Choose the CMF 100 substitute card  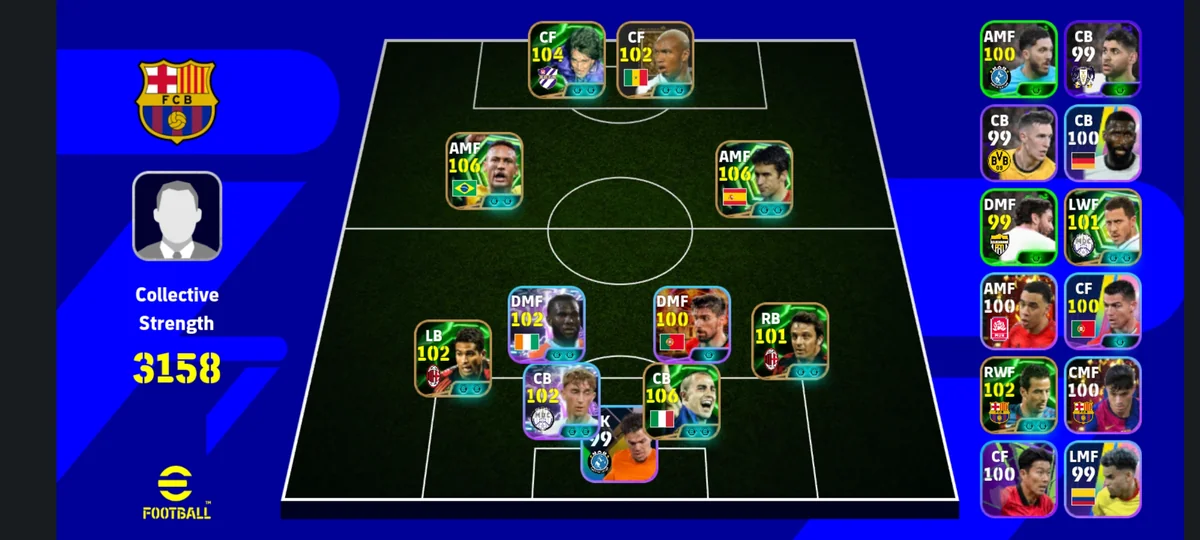(x=1102, y=395)
